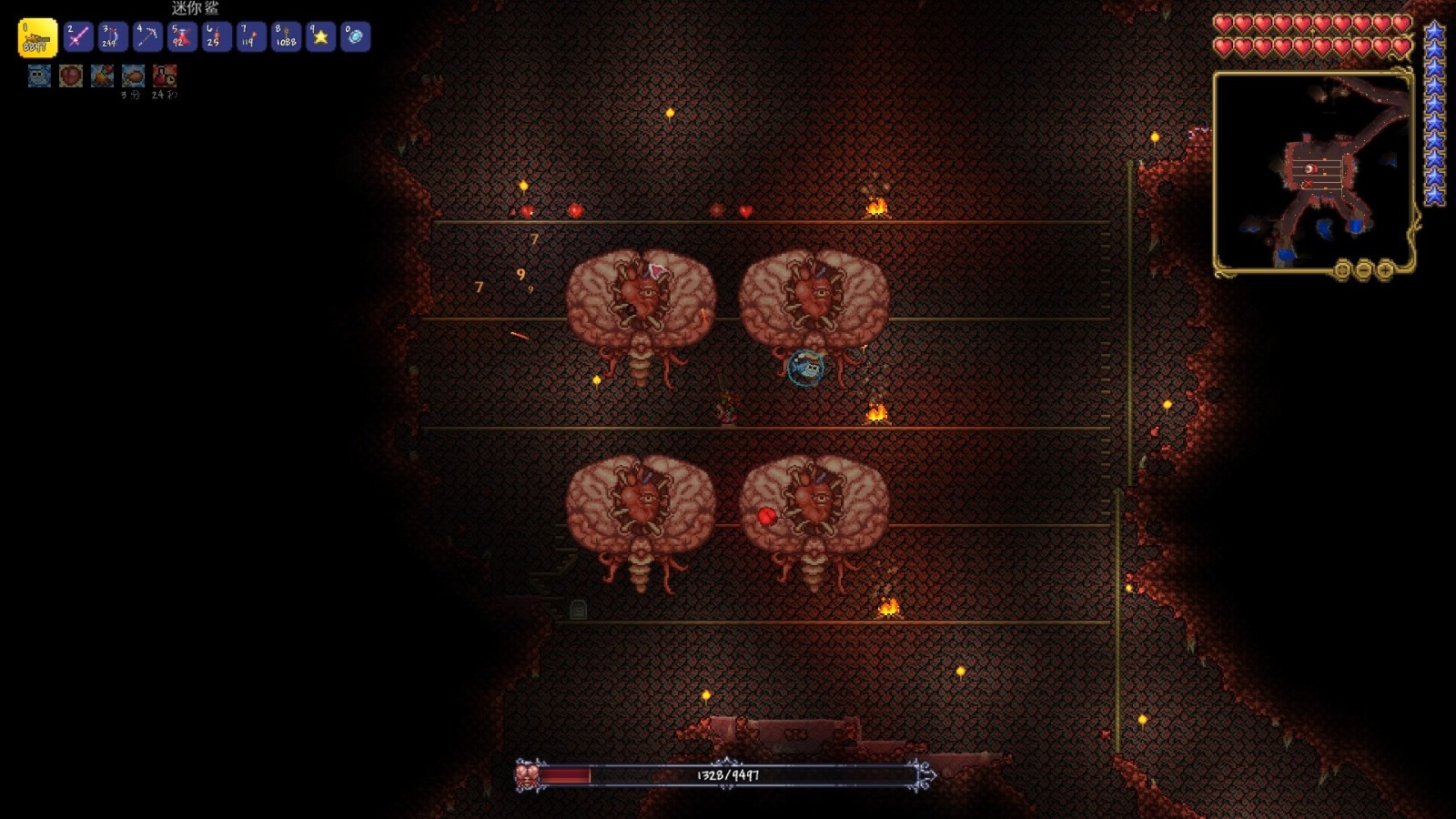Image resolution: width=1456 pixels, height=819 pixels.
Task: Click the pet buff icon
Action: (39, 76)
